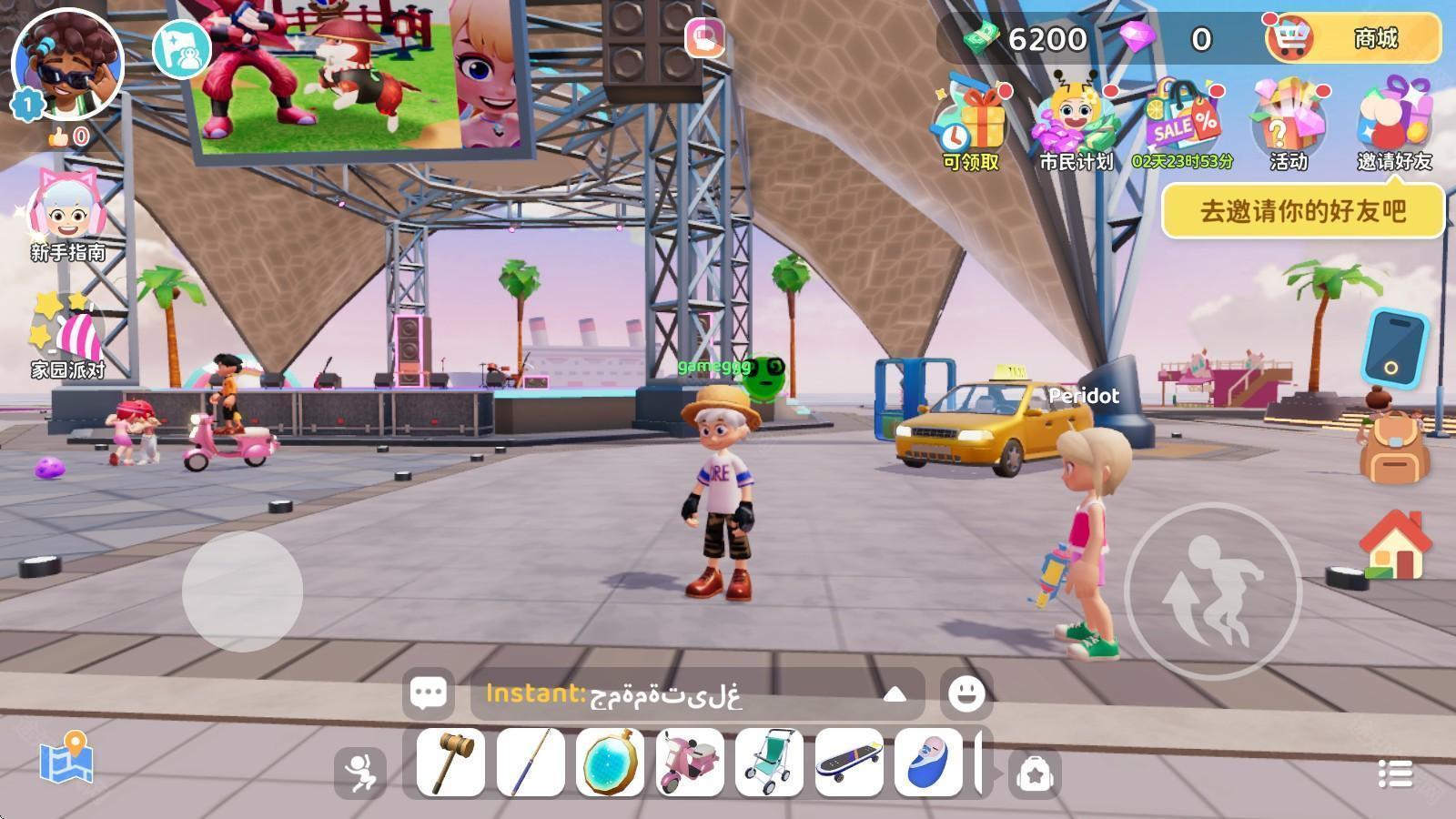Open the emoji smiley button

966,693
